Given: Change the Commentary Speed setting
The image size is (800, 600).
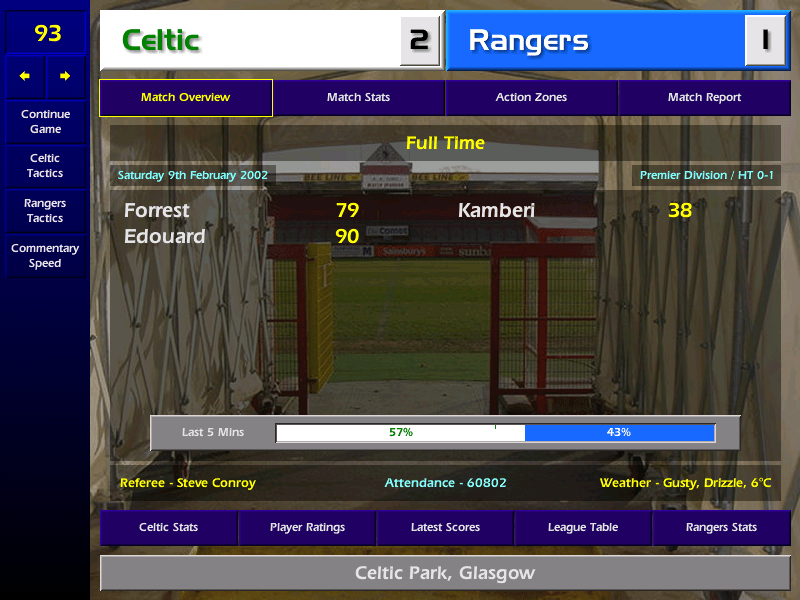Looking at the screenshot, I should click(x=45, y=256).
